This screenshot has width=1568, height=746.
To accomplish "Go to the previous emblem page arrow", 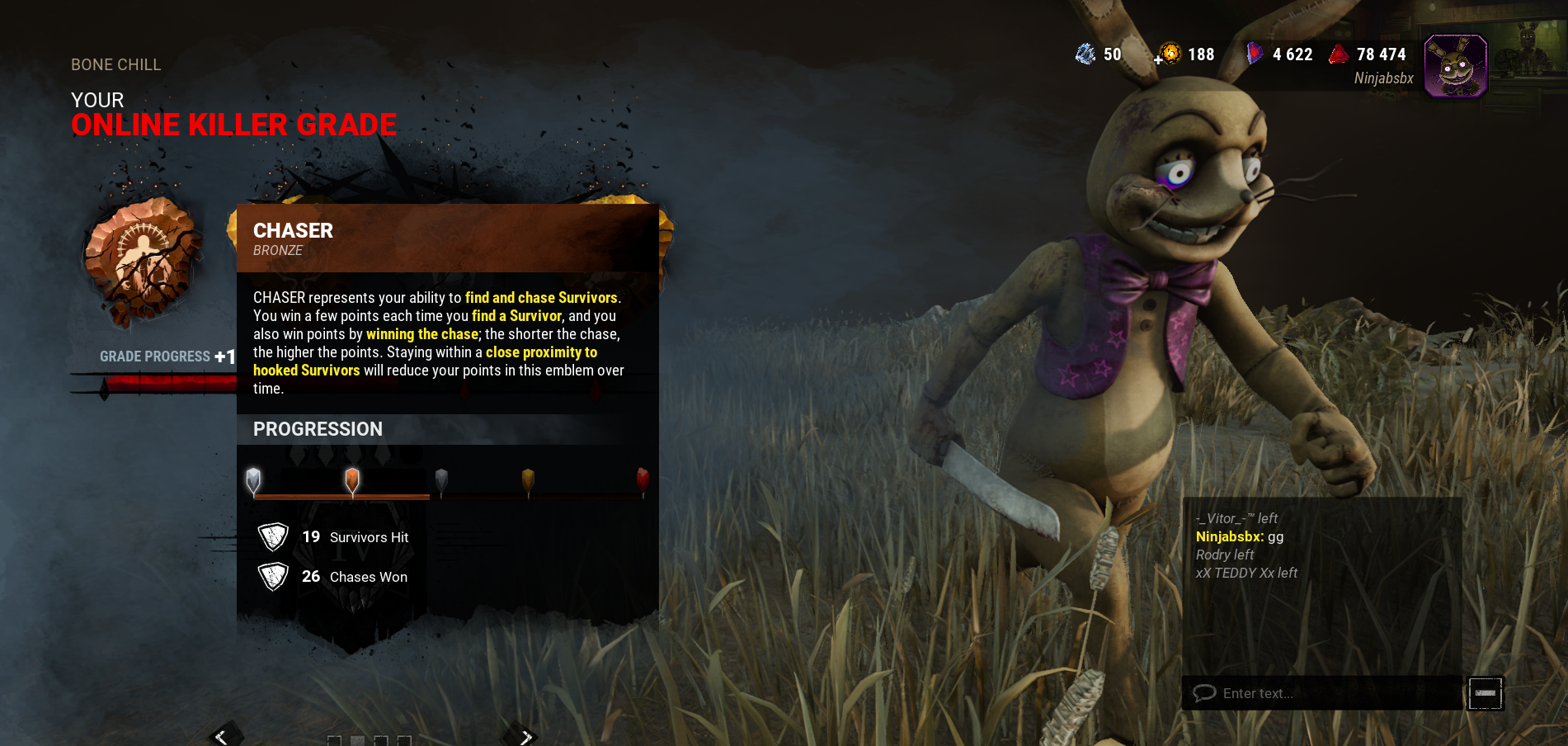I will 221,735.
